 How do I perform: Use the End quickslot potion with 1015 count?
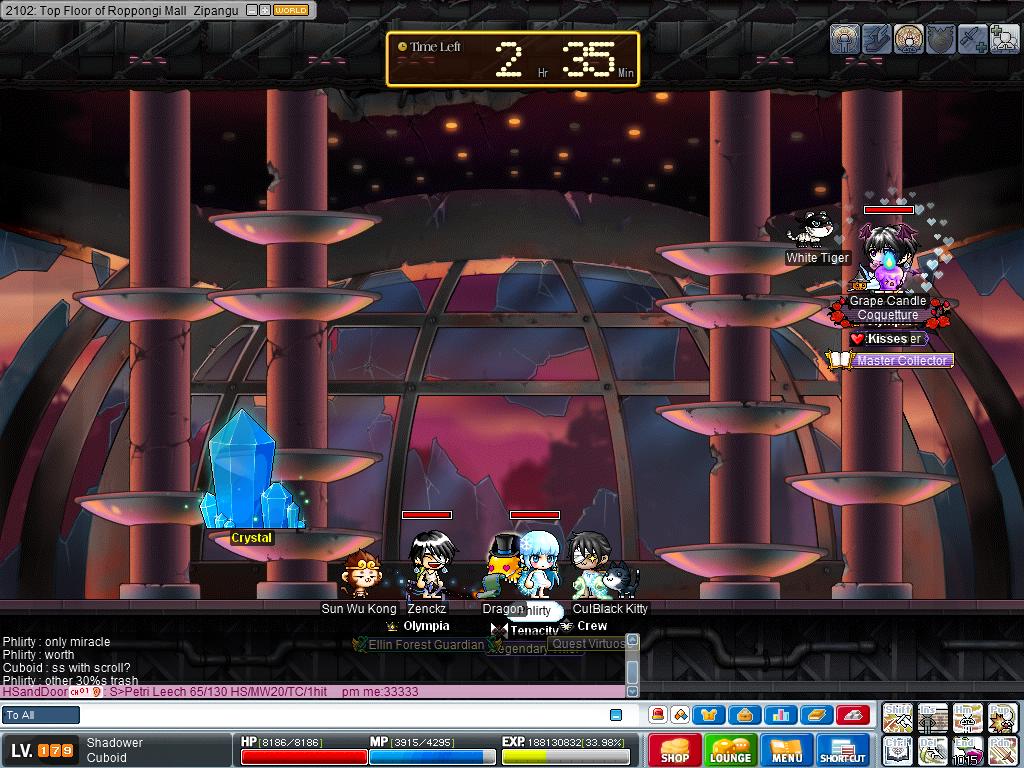[967, 751]
